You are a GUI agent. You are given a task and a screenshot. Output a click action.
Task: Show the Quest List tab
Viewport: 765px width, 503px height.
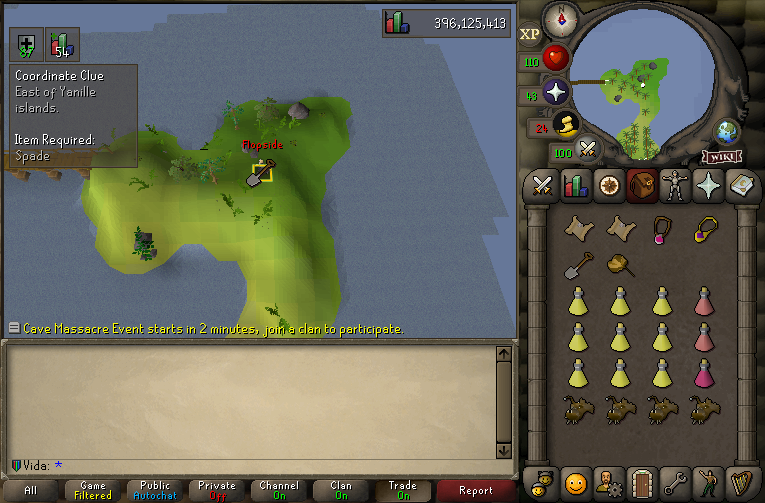click(x=608, y=186)
